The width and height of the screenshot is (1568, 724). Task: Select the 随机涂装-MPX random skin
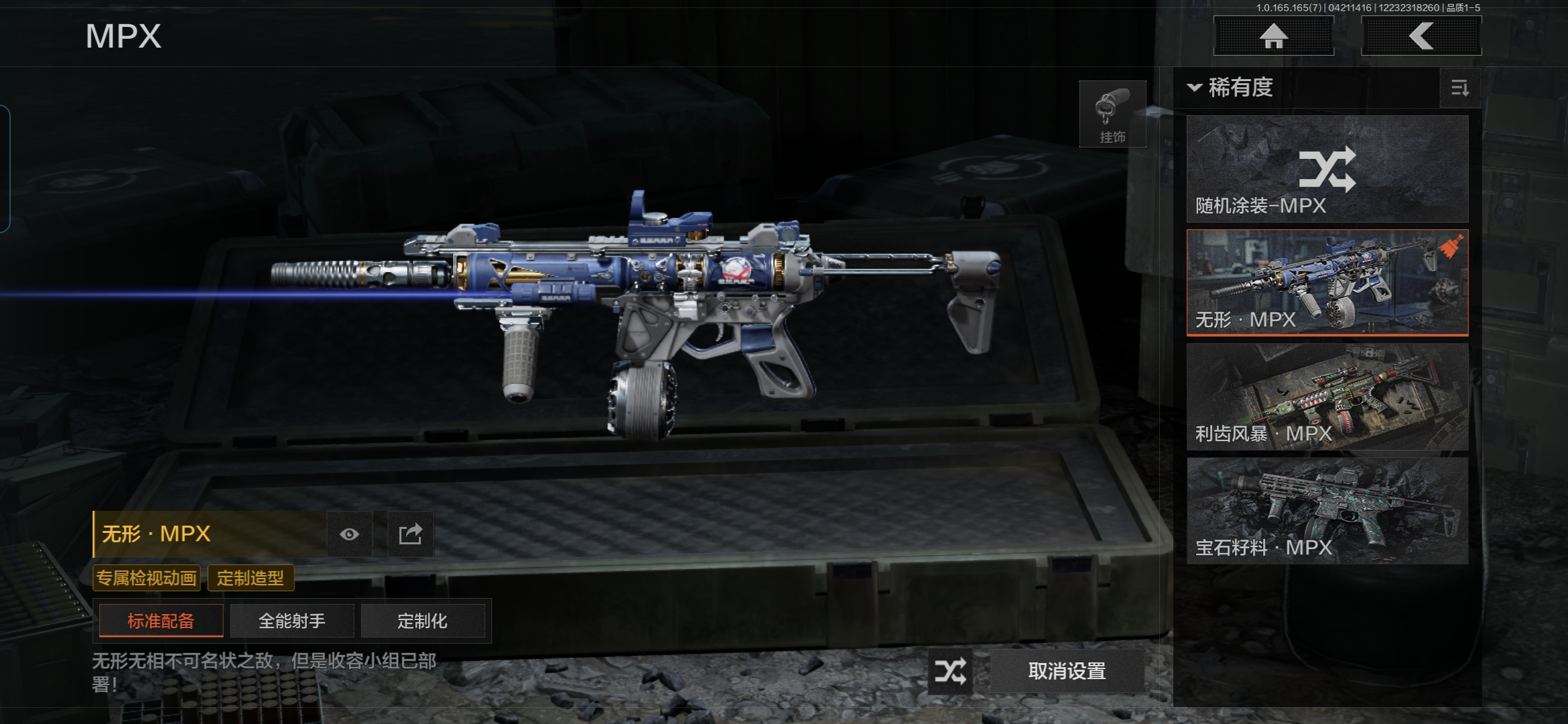click(1327, 169)
